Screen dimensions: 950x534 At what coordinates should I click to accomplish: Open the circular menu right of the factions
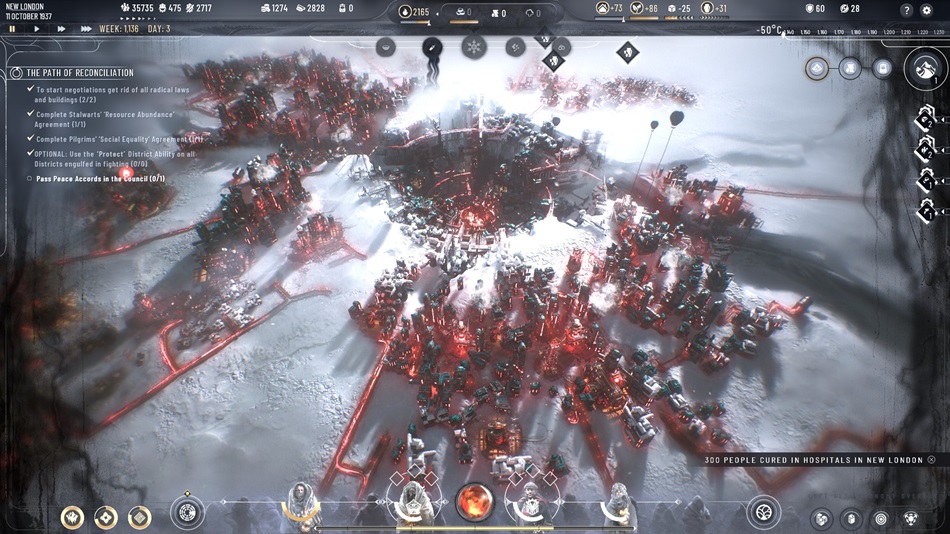coord(764,513)
